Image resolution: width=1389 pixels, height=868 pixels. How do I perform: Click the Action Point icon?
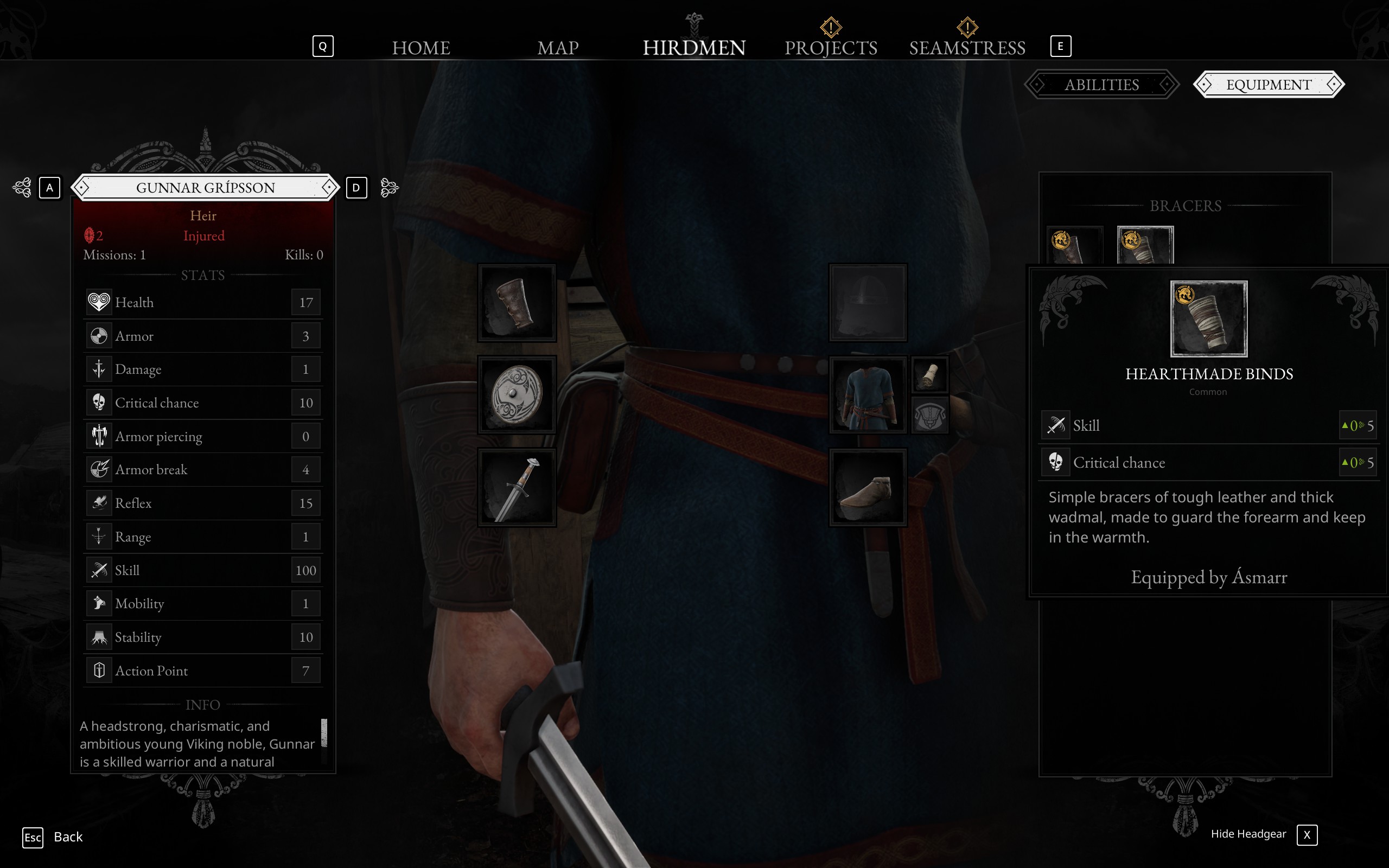[x=99, y=669]
